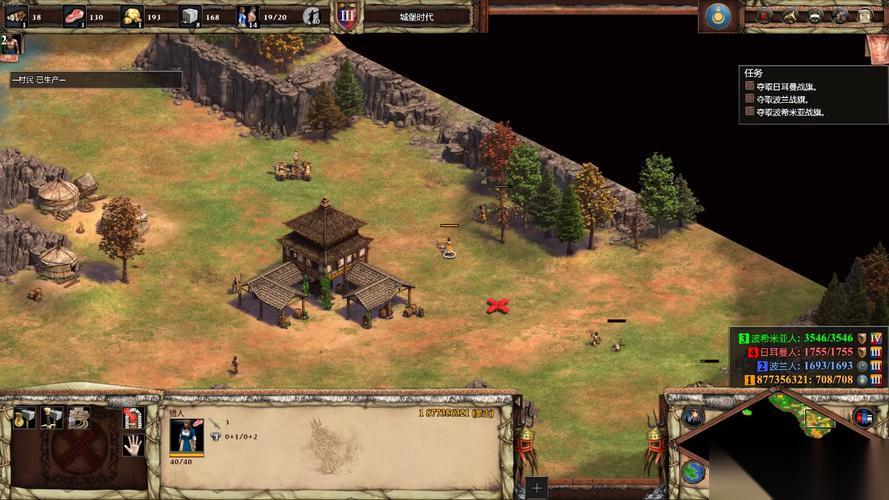This screenshot has height=500, width=889.
Task: Open the horn chat icon in top menu
Action: point(789,16)
